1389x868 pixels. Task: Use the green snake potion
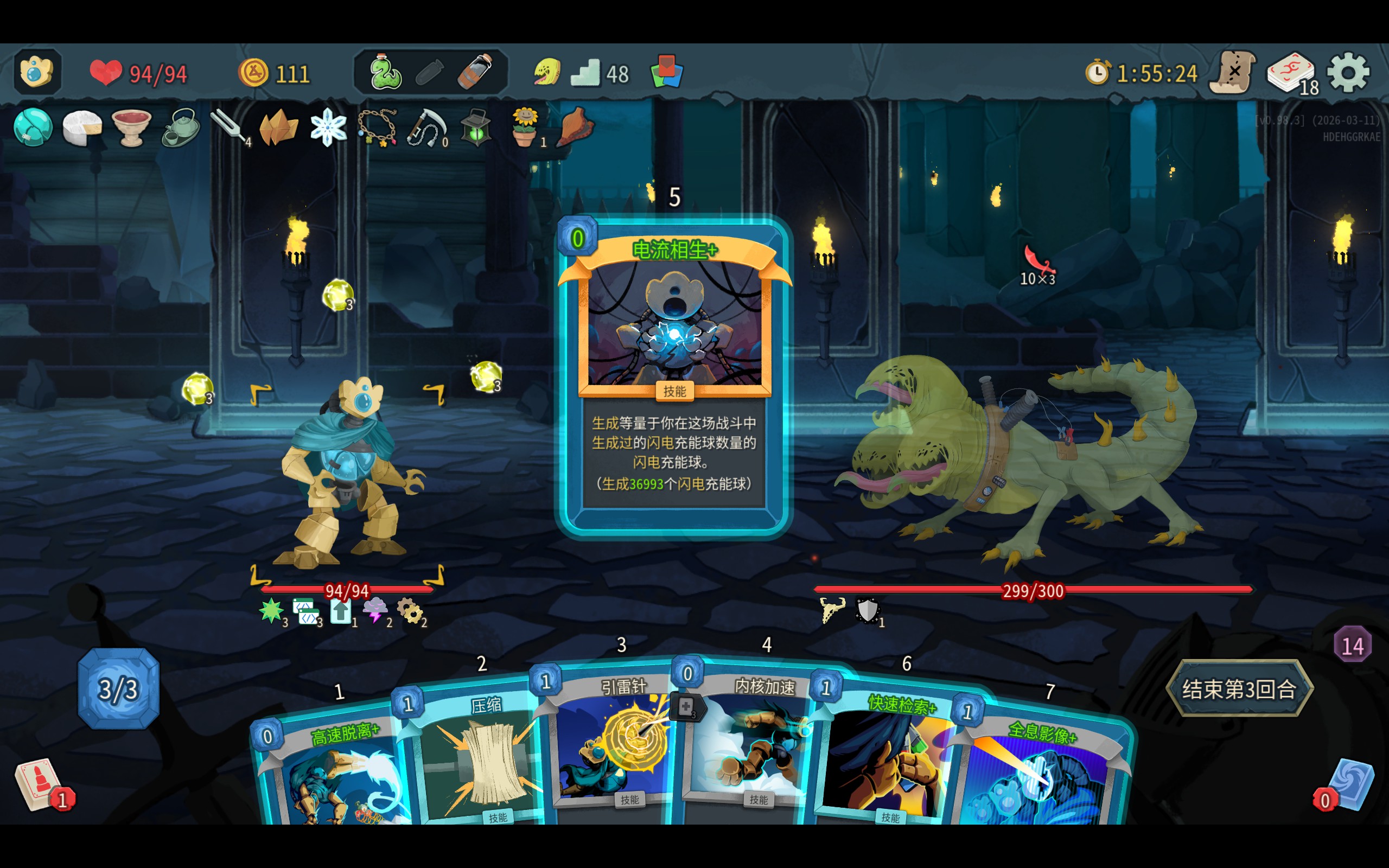385,73
